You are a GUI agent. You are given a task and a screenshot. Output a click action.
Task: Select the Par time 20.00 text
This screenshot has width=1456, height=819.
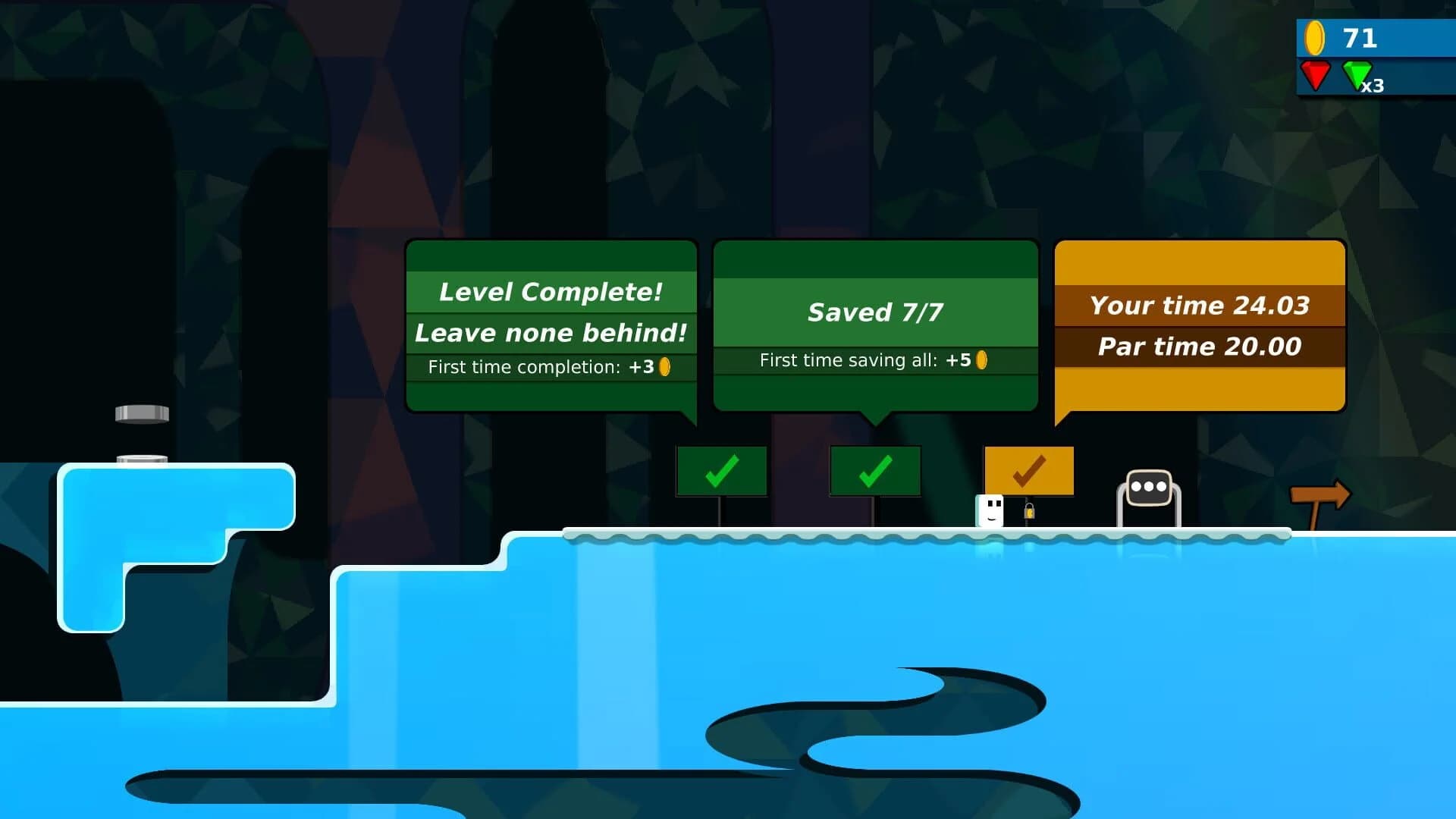click(x=1200, y=347)
